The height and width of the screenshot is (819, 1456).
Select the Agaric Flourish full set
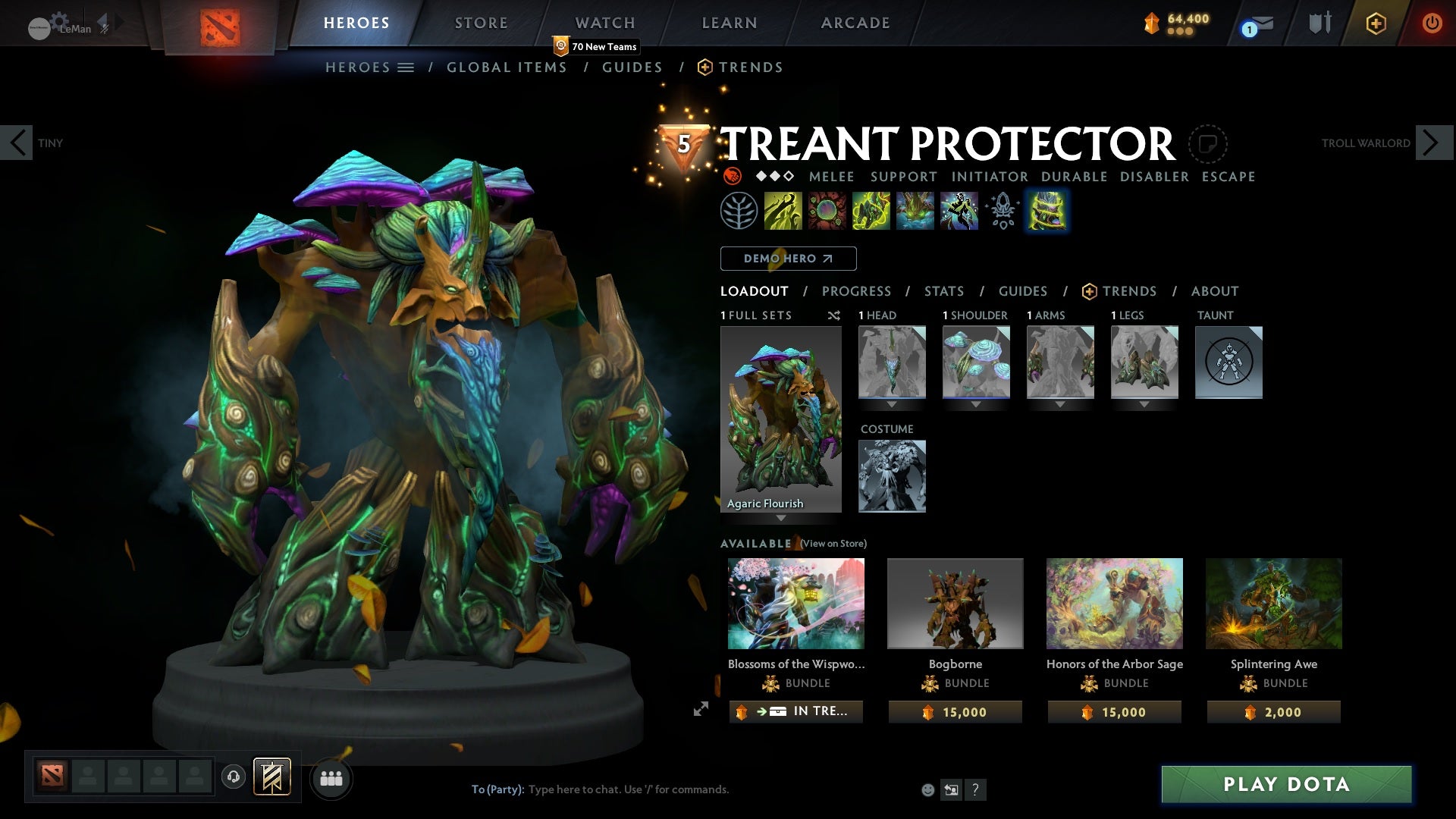[x=781, y=417]
